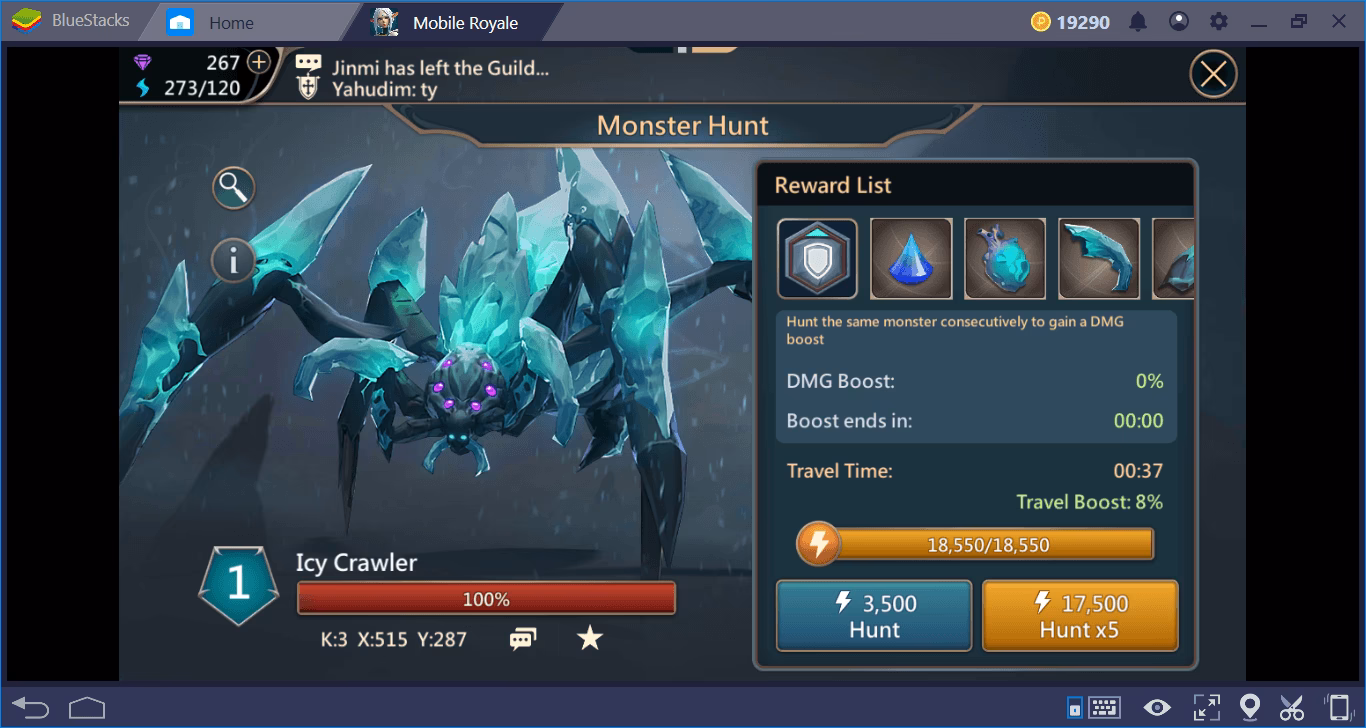Screen dimensions: 1366x728
Task: Open the magnifying glass monster search icon
Action: 233,187
